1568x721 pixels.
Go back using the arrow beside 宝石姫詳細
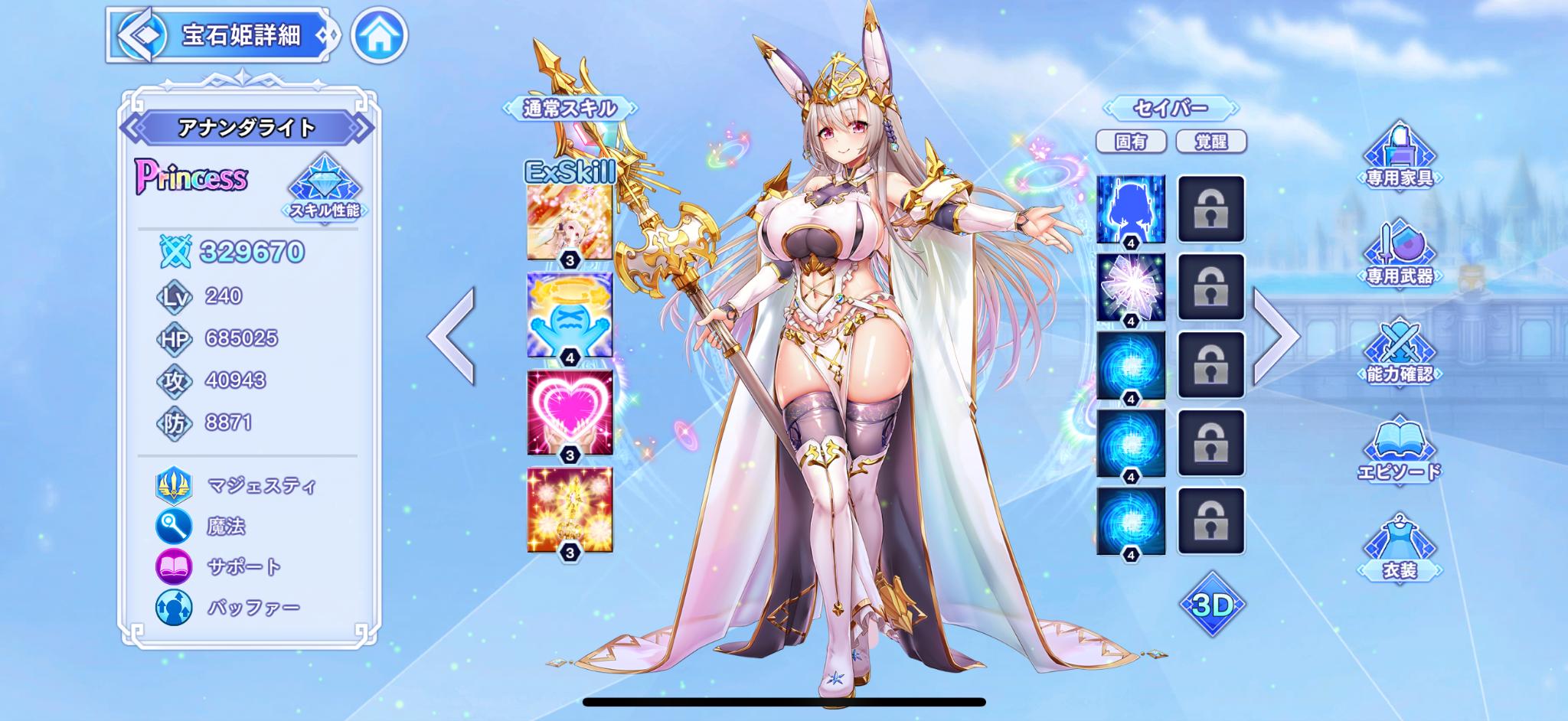pos(142,35)
